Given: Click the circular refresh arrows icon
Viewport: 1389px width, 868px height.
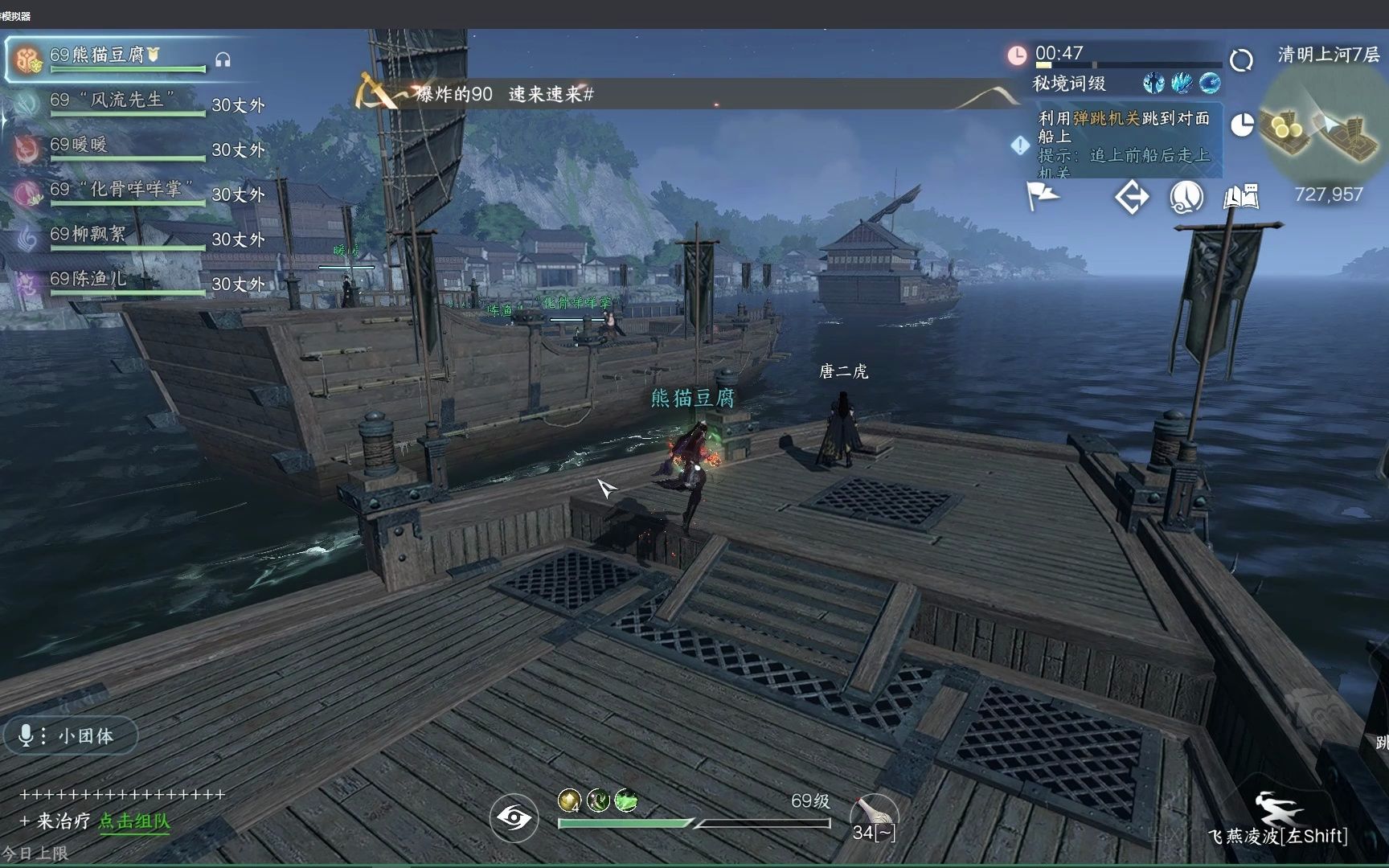Looking at the screenshot, I should pyautogui.click(x=1241, y=60).
